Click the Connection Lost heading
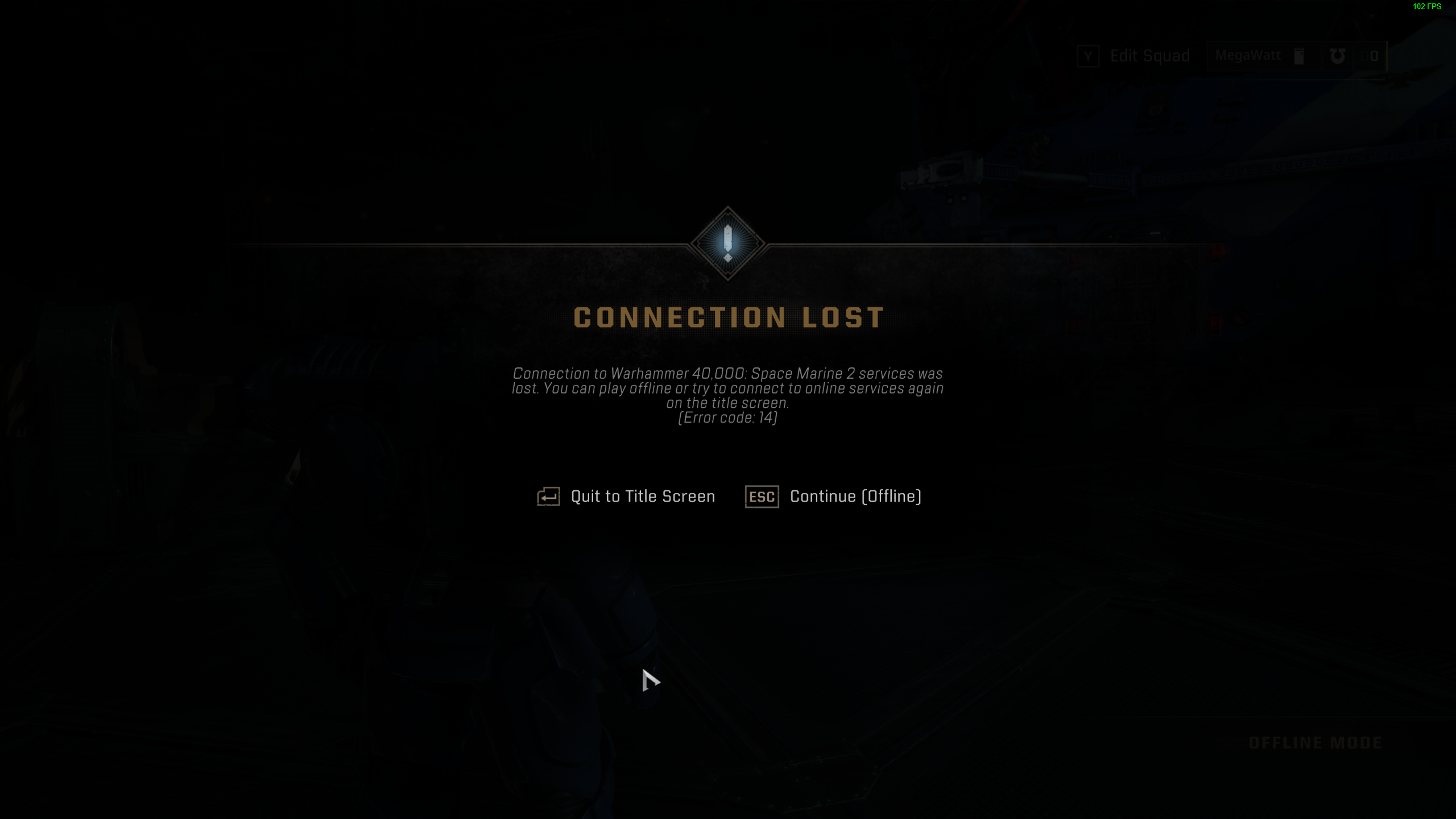1456x819 pixels. pyautogui.click(x=729, y=318)
